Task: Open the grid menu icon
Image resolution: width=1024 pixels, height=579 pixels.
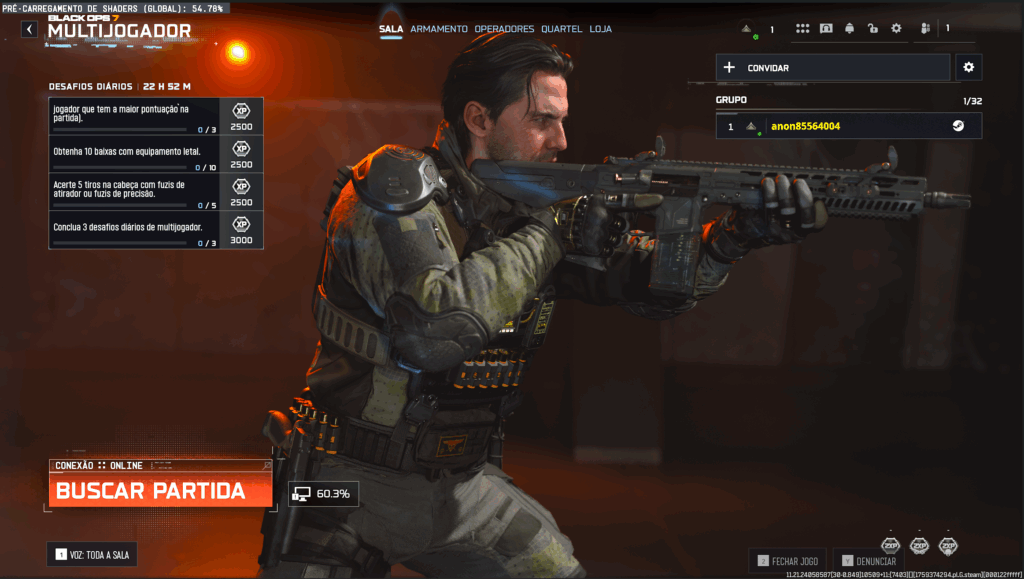Action: (802, 29)
